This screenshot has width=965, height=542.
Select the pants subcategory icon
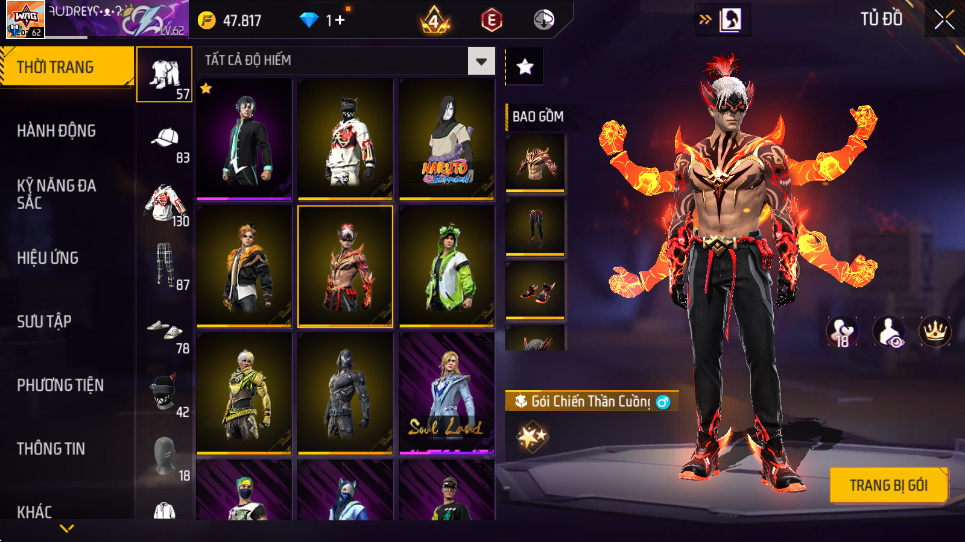point(167,266)
